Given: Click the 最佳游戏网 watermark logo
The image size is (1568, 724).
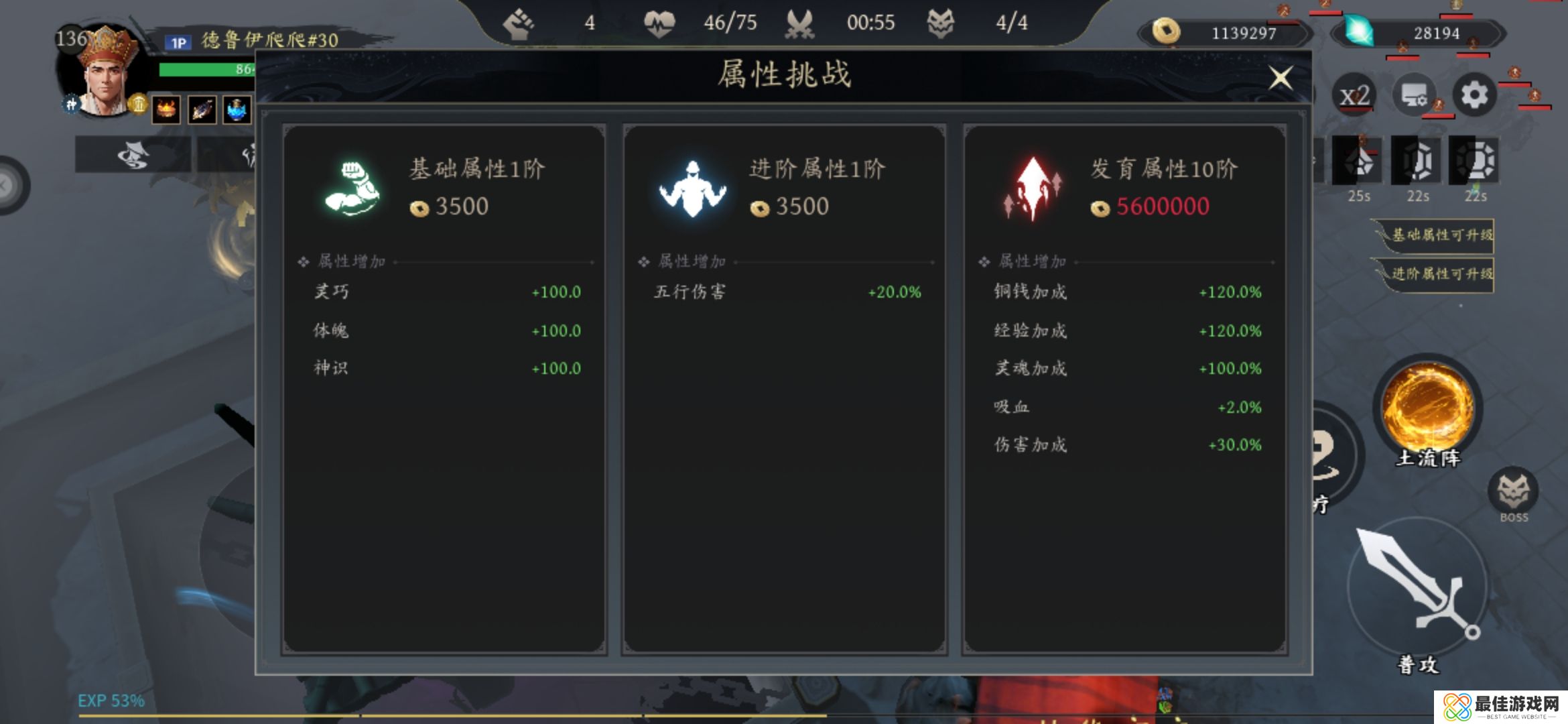Looking at the screenshot, I should 1501,707.
